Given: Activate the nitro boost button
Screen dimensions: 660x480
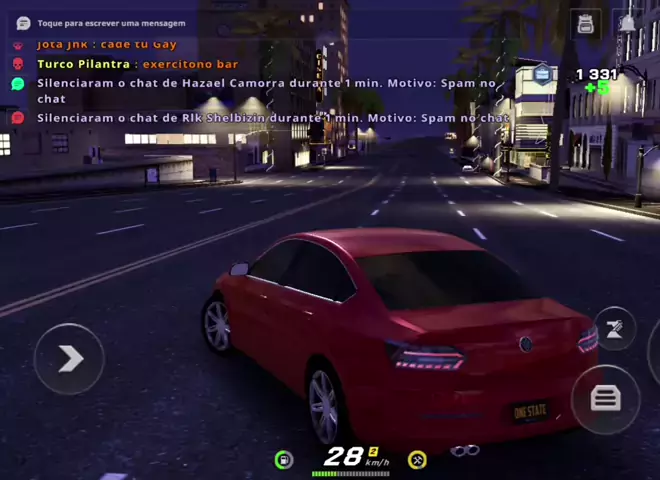Looking at the screenshot, I should tap(614, 331).
